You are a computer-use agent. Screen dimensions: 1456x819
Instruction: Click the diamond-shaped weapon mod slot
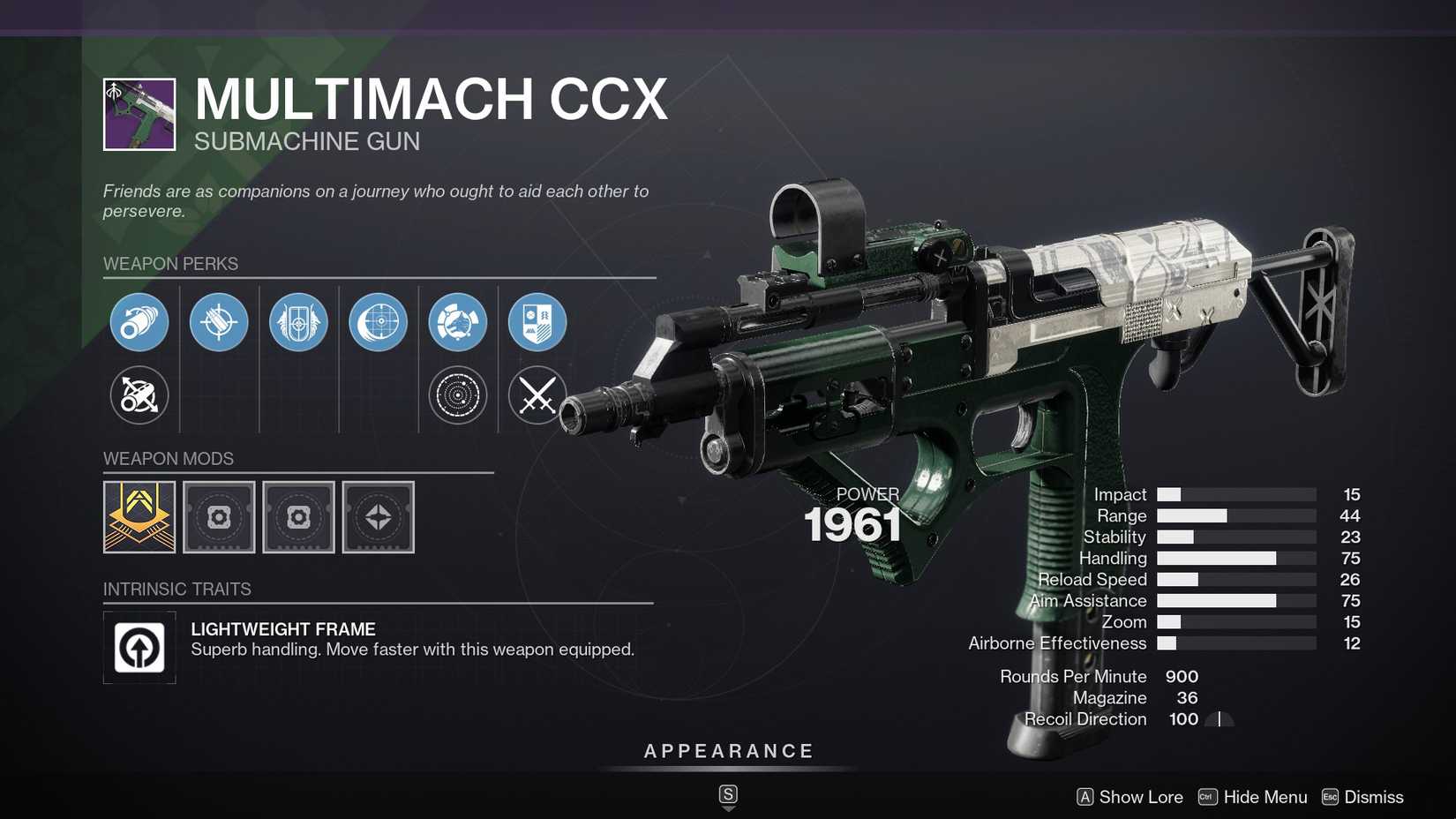click(378, 517)
